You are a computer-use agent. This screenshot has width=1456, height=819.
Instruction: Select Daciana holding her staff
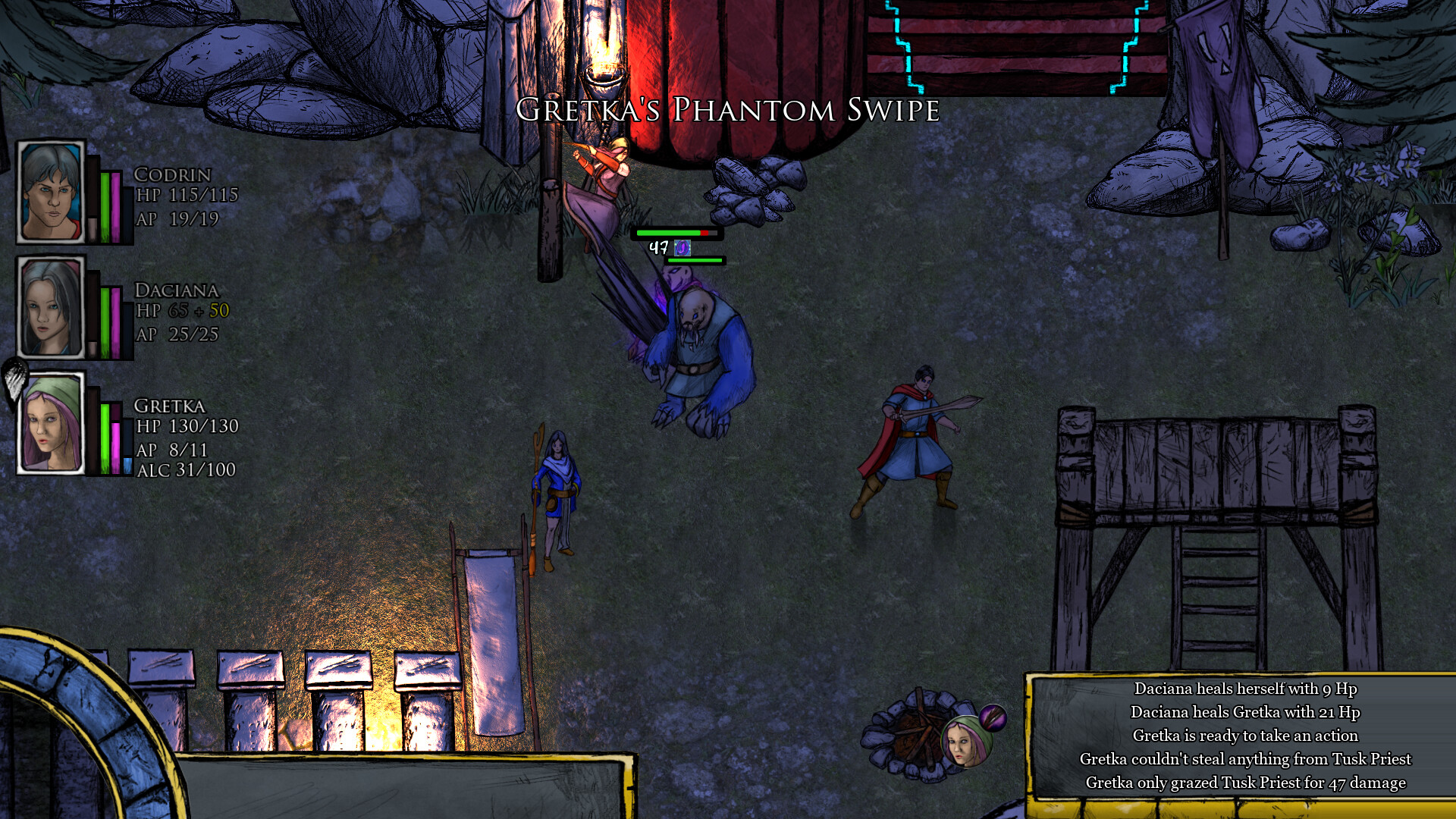[557, 493]
